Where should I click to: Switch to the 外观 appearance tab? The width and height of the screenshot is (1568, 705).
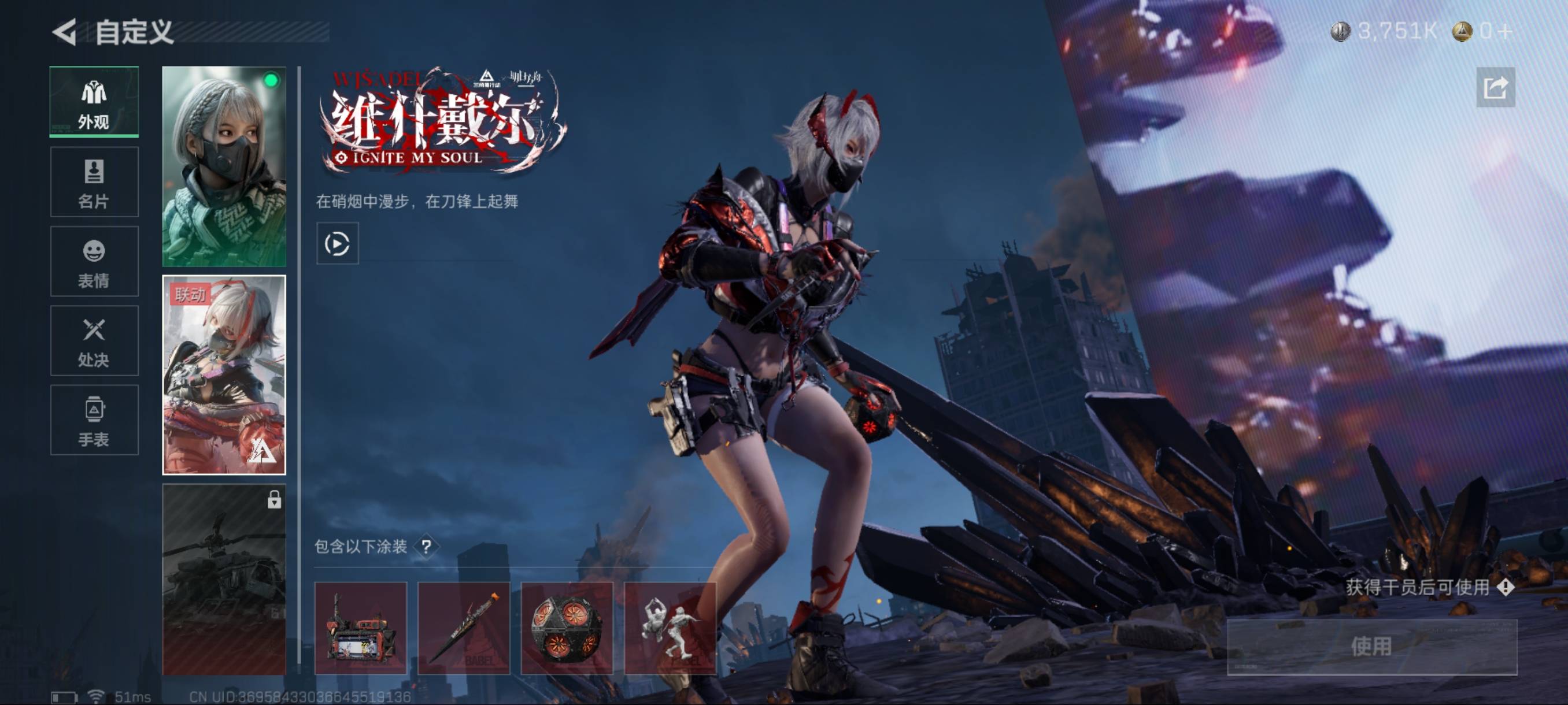[94, 102]
